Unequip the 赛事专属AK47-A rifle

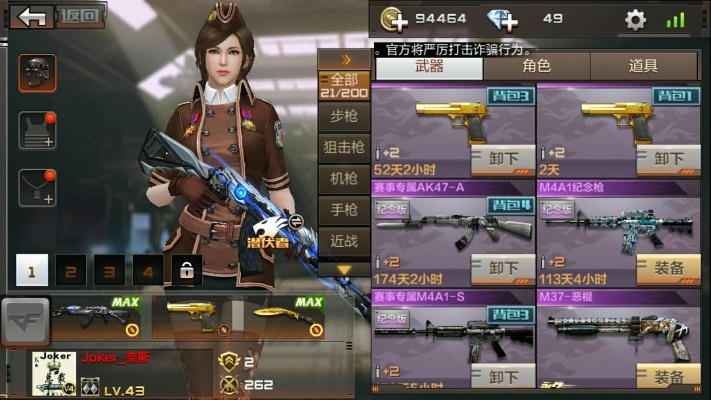point(505,268)
